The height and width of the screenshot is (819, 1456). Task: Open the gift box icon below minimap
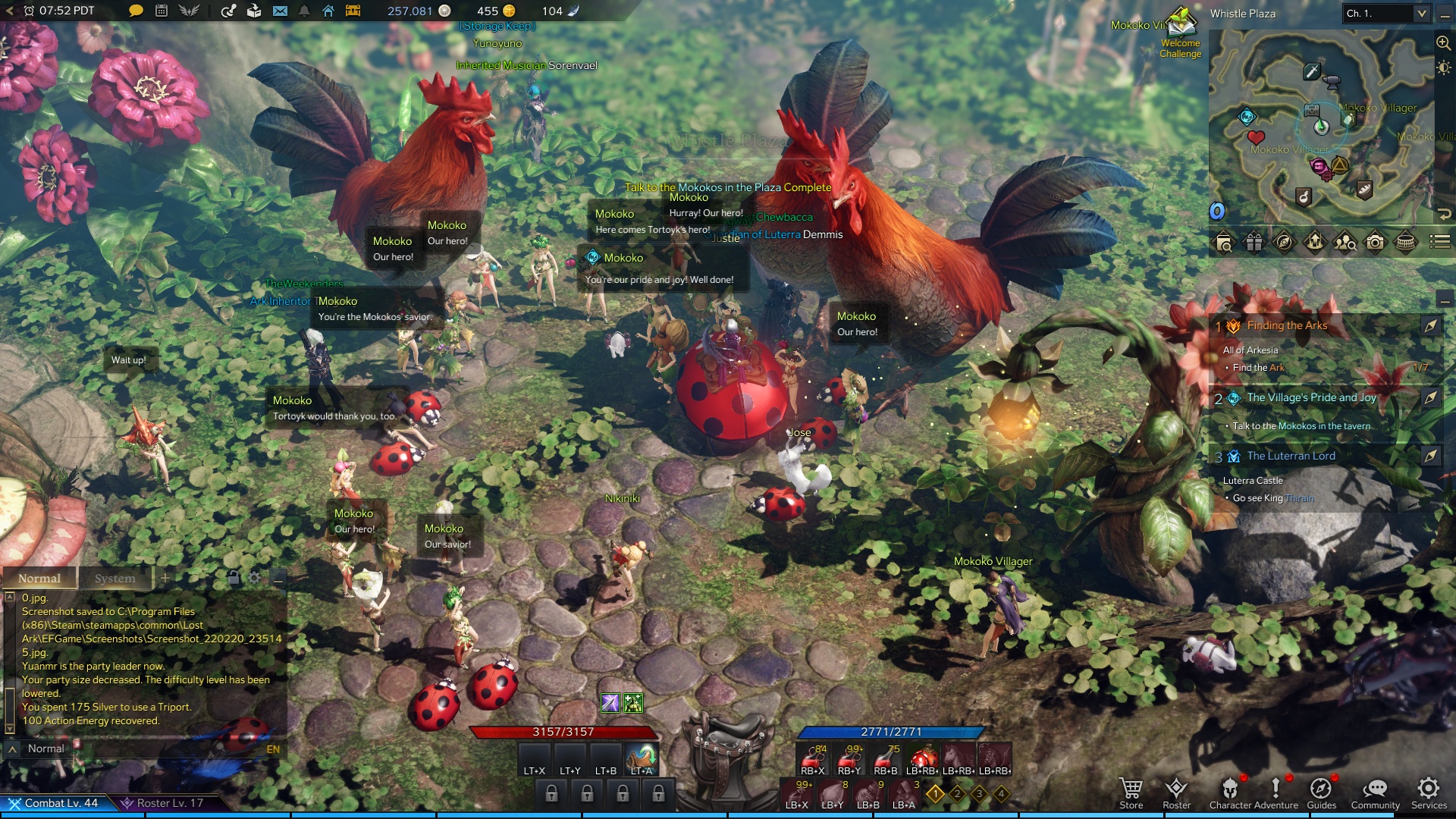tap(1254, 242)
